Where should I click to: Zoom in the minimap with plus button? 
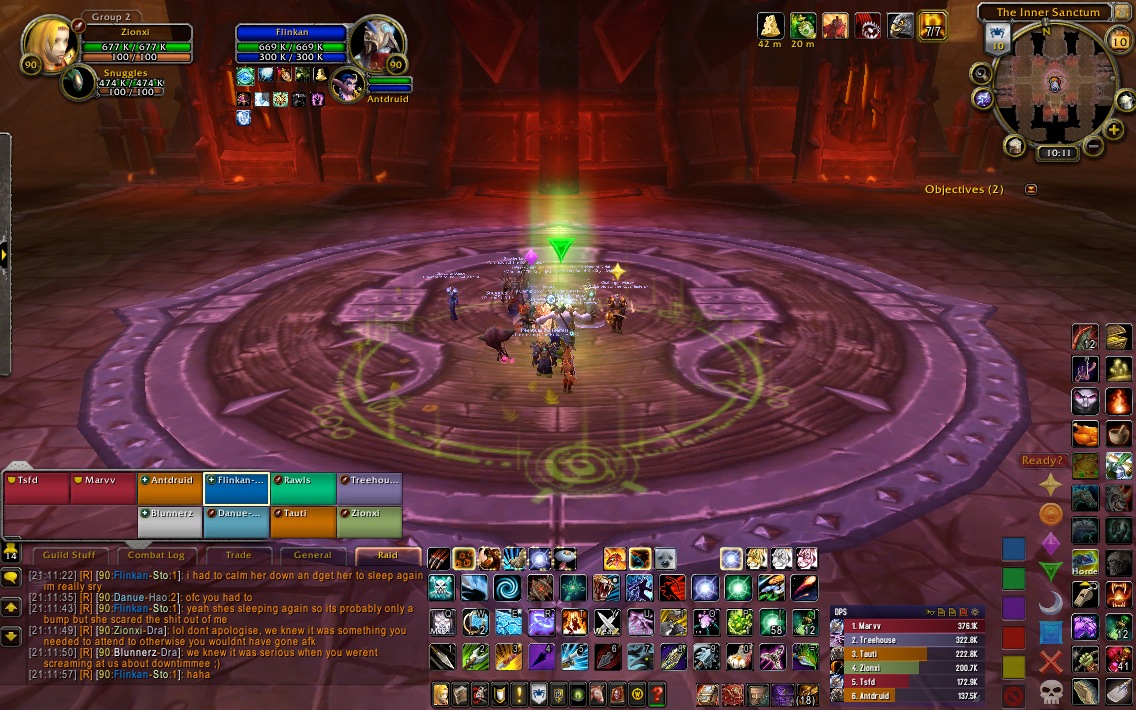(x=1114, y=130)
